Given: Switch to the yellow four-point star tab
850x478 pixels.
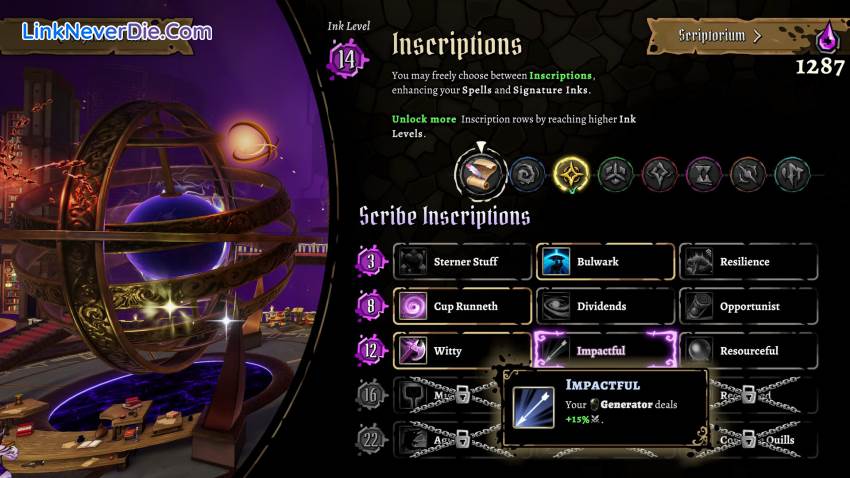Looking at the screenshot, I should click(x=571, y=175).
